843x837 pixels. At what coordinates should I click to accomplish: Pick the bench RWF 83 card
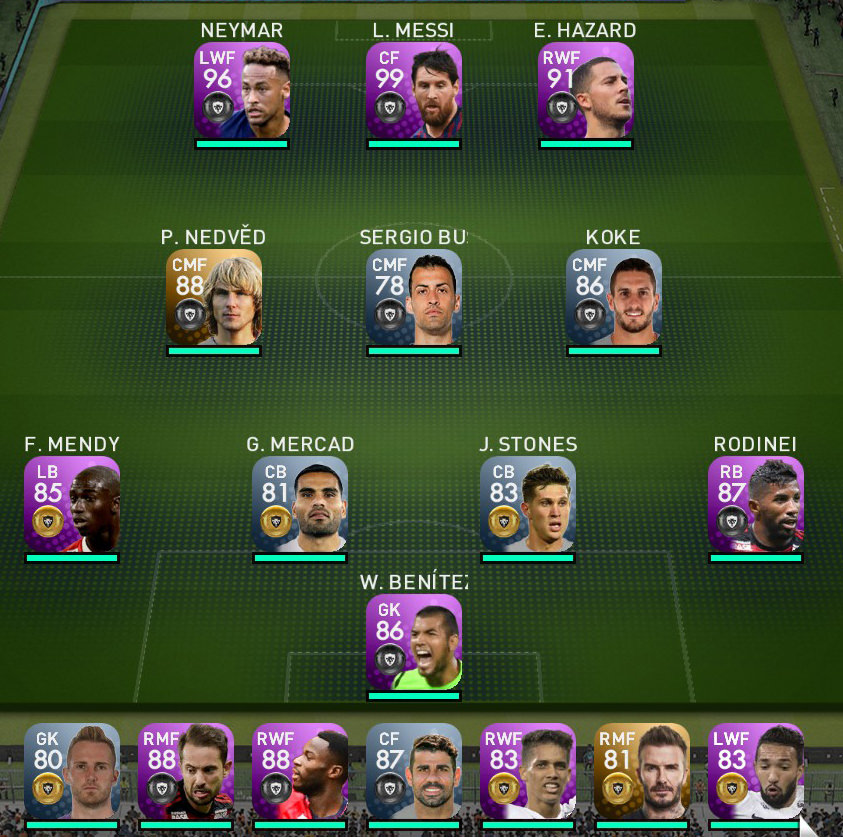tap(528, 771)
